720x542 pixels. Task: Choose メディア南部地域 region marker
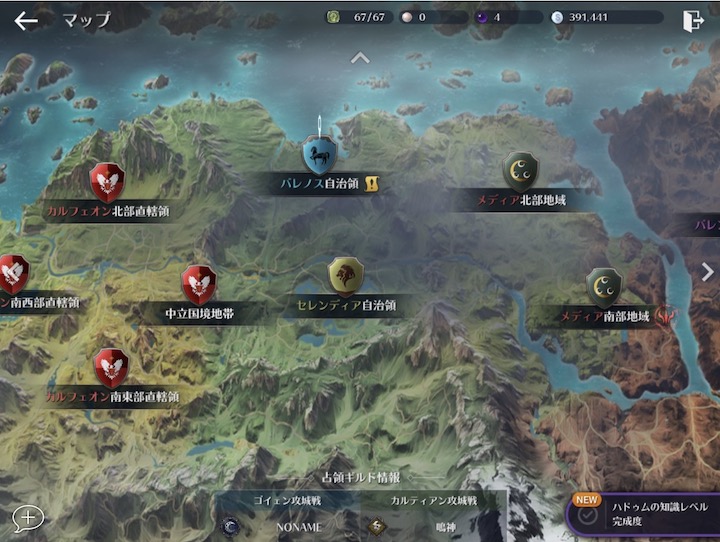coord(603,288)
